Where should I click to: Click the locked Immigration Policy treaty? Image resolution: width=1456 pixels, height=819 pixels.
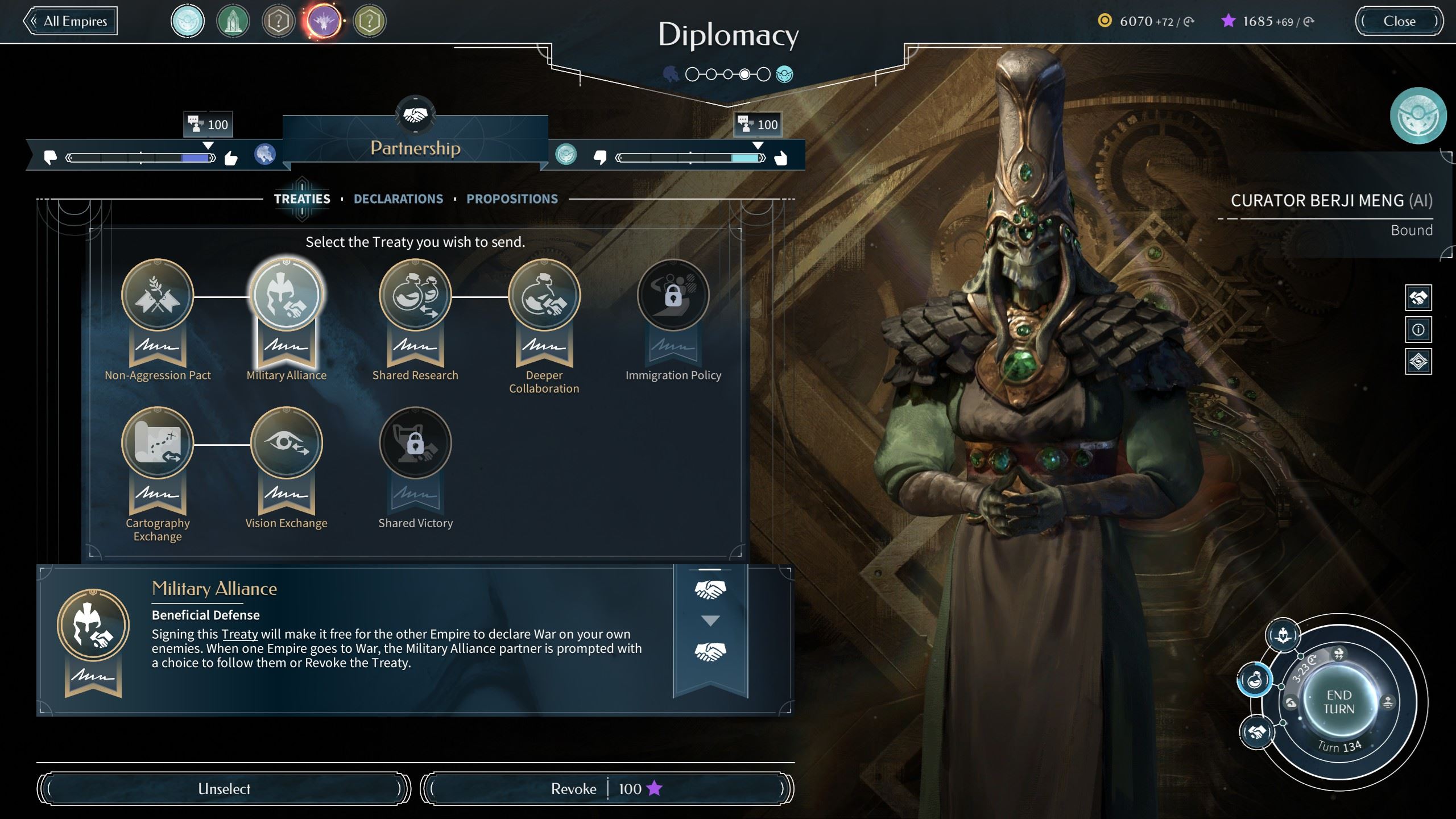click(x=673, y=295)
